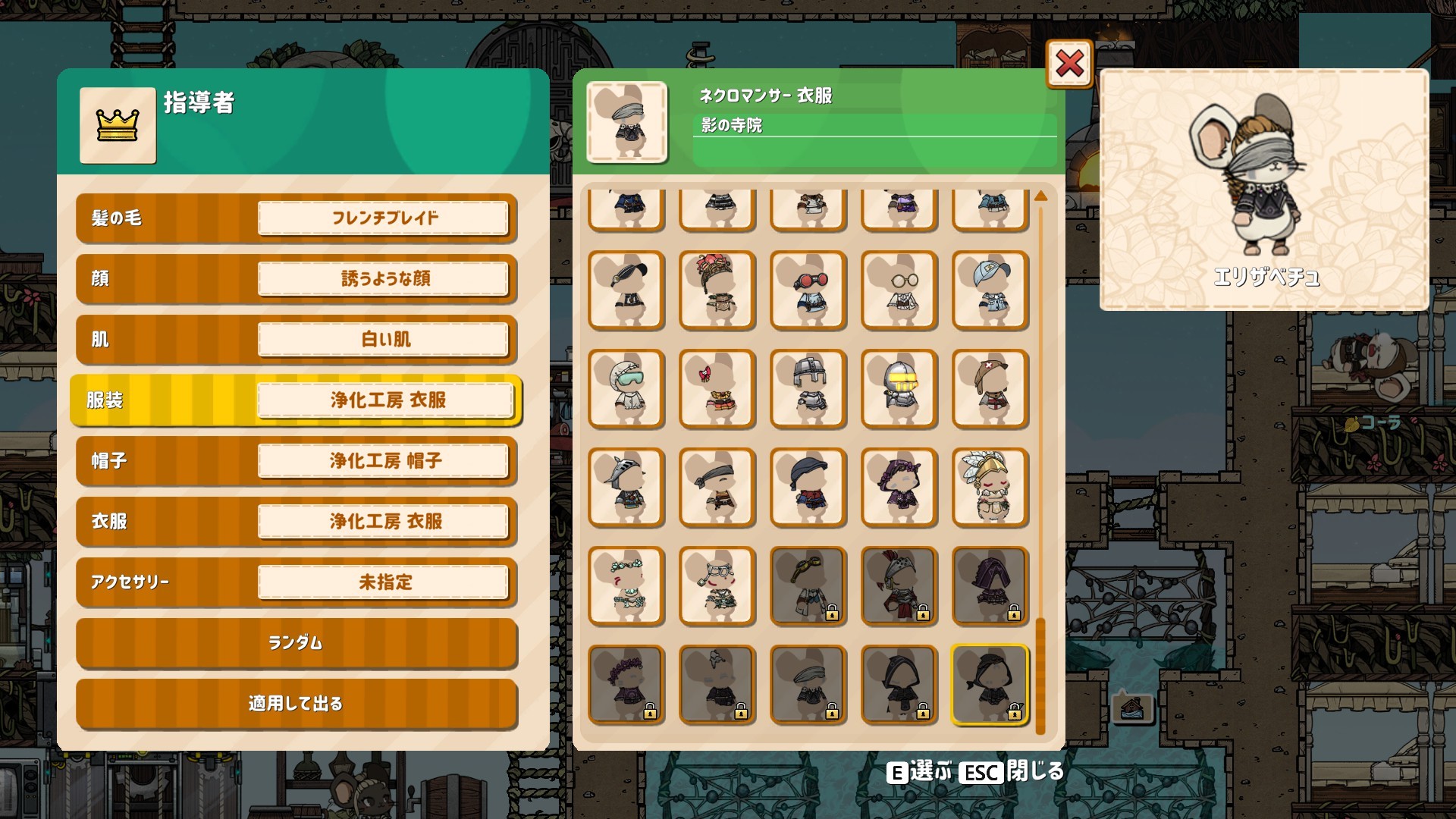The height and width of the screenshot is (819, 1456).
Task: Change the face option 誘うような顔
Action: (384, 279)
